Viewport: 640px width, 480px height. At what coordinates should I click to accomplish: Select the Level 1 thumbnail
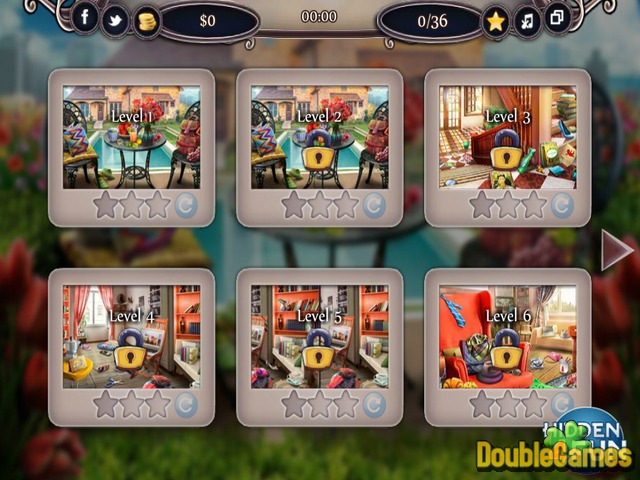point(131,136)
